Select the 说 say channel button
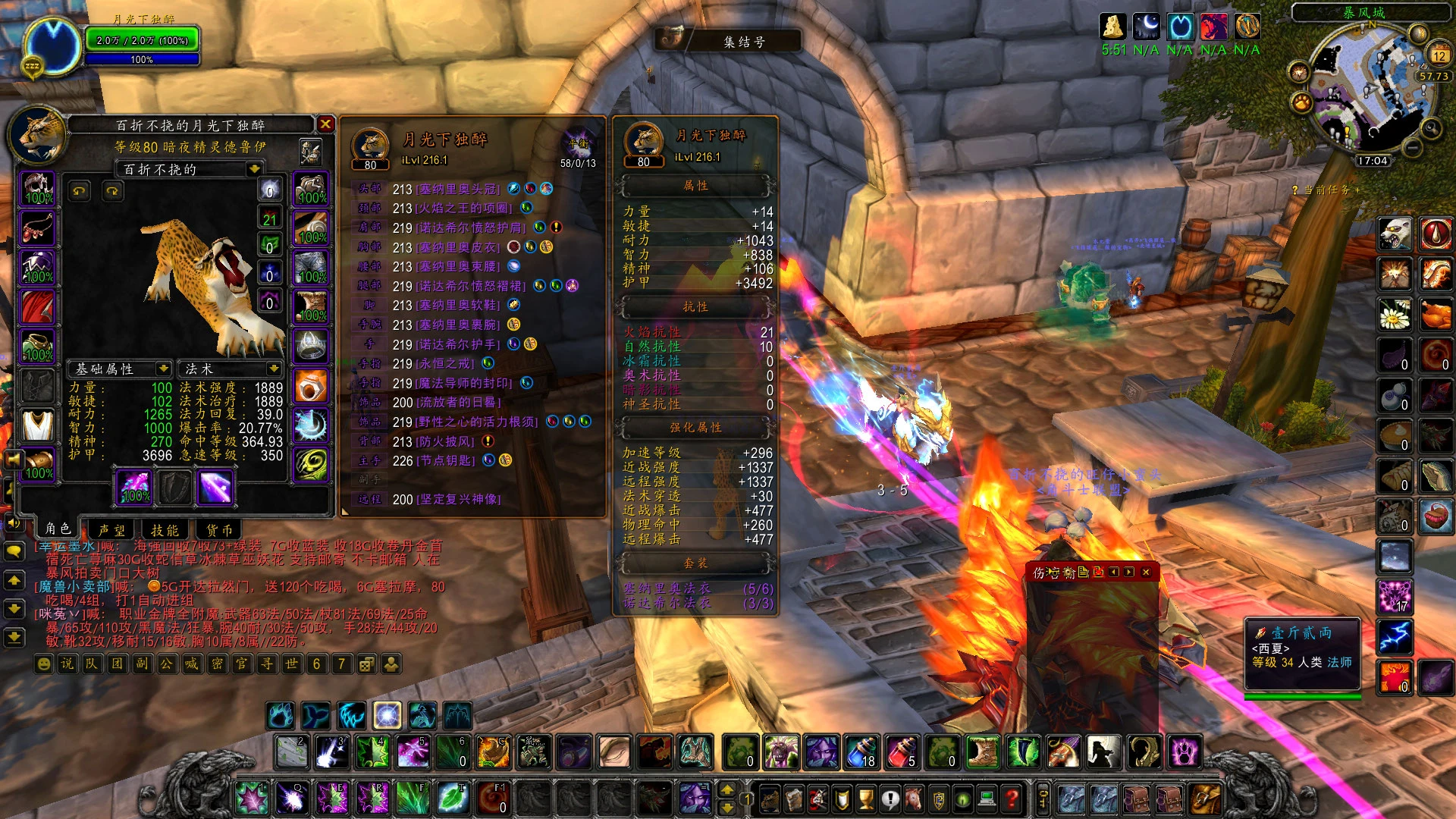Image resolution: width=1456 pixels, height=819 pixels. [x=67, y=664]
